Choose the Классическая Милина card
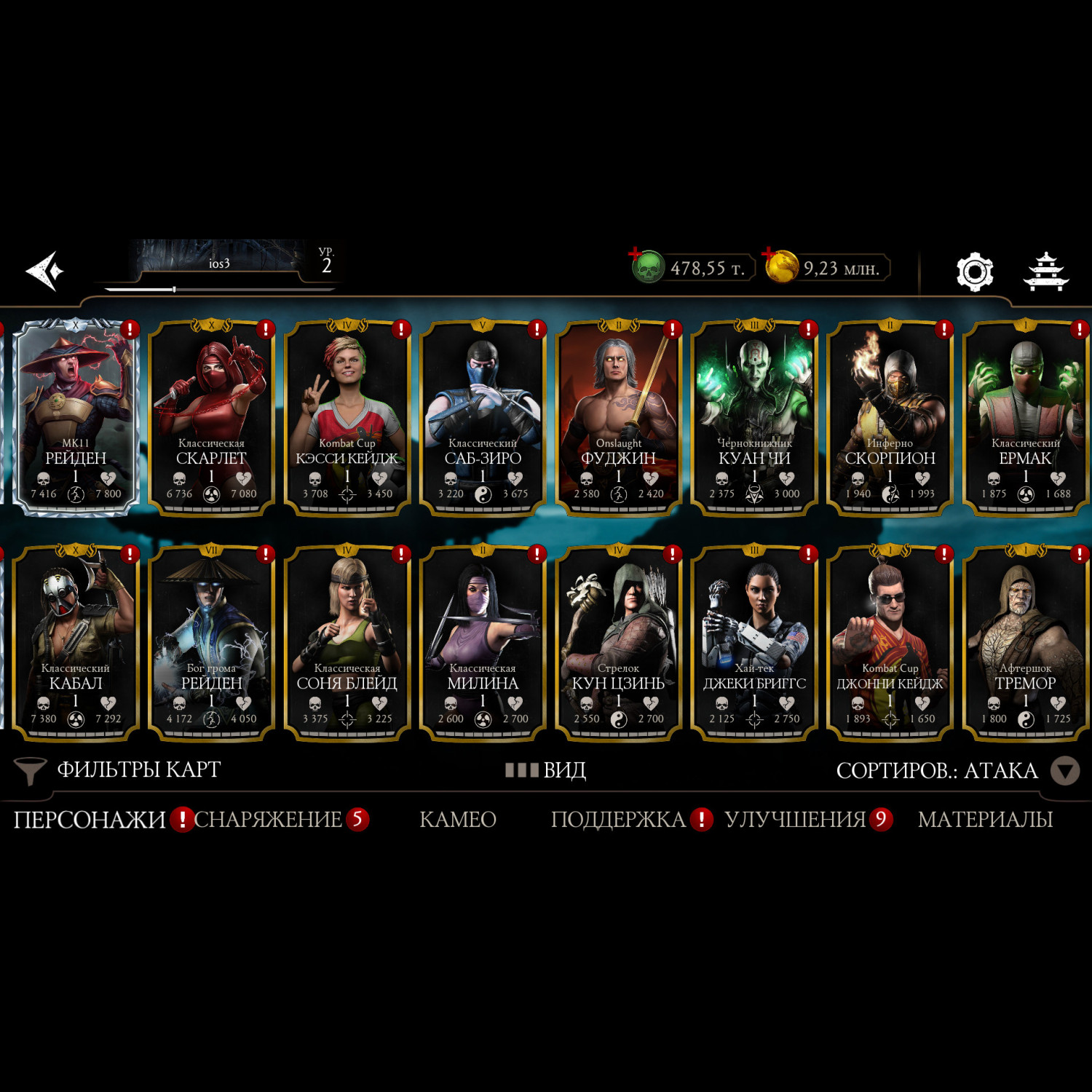 (x=483, y=642)
